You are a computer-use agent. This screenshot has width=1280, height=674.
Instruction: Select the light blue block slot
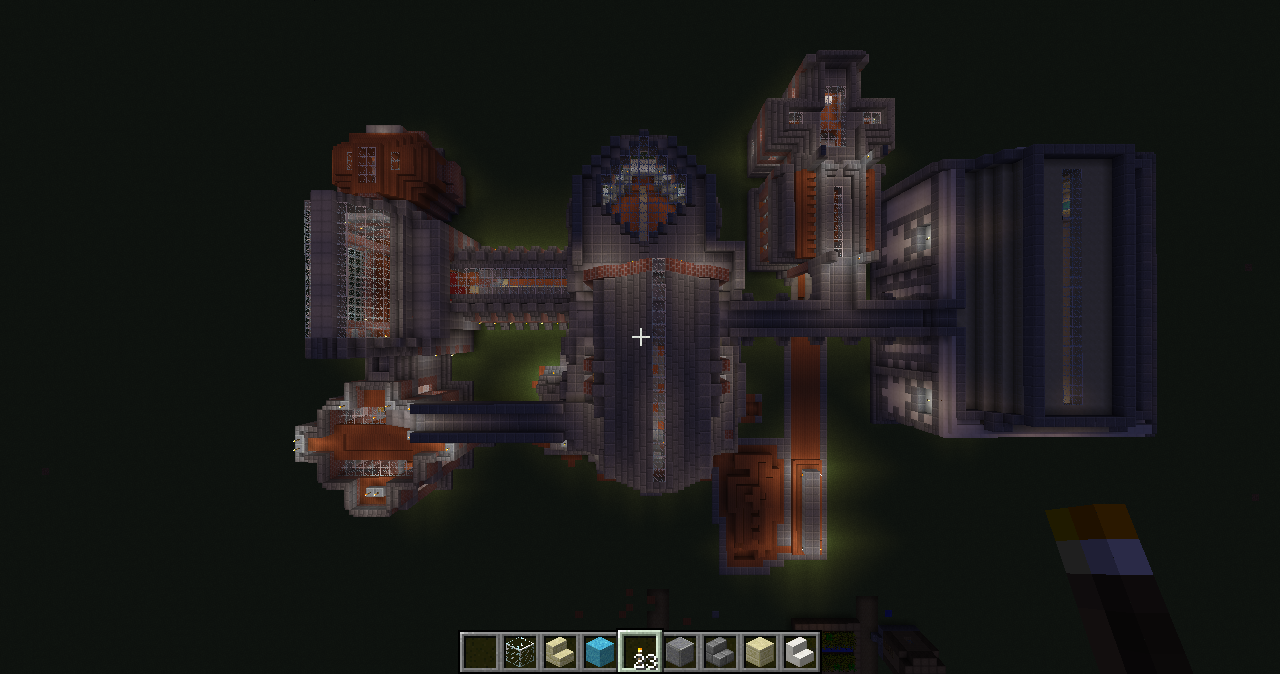click(x=600, y=652)
